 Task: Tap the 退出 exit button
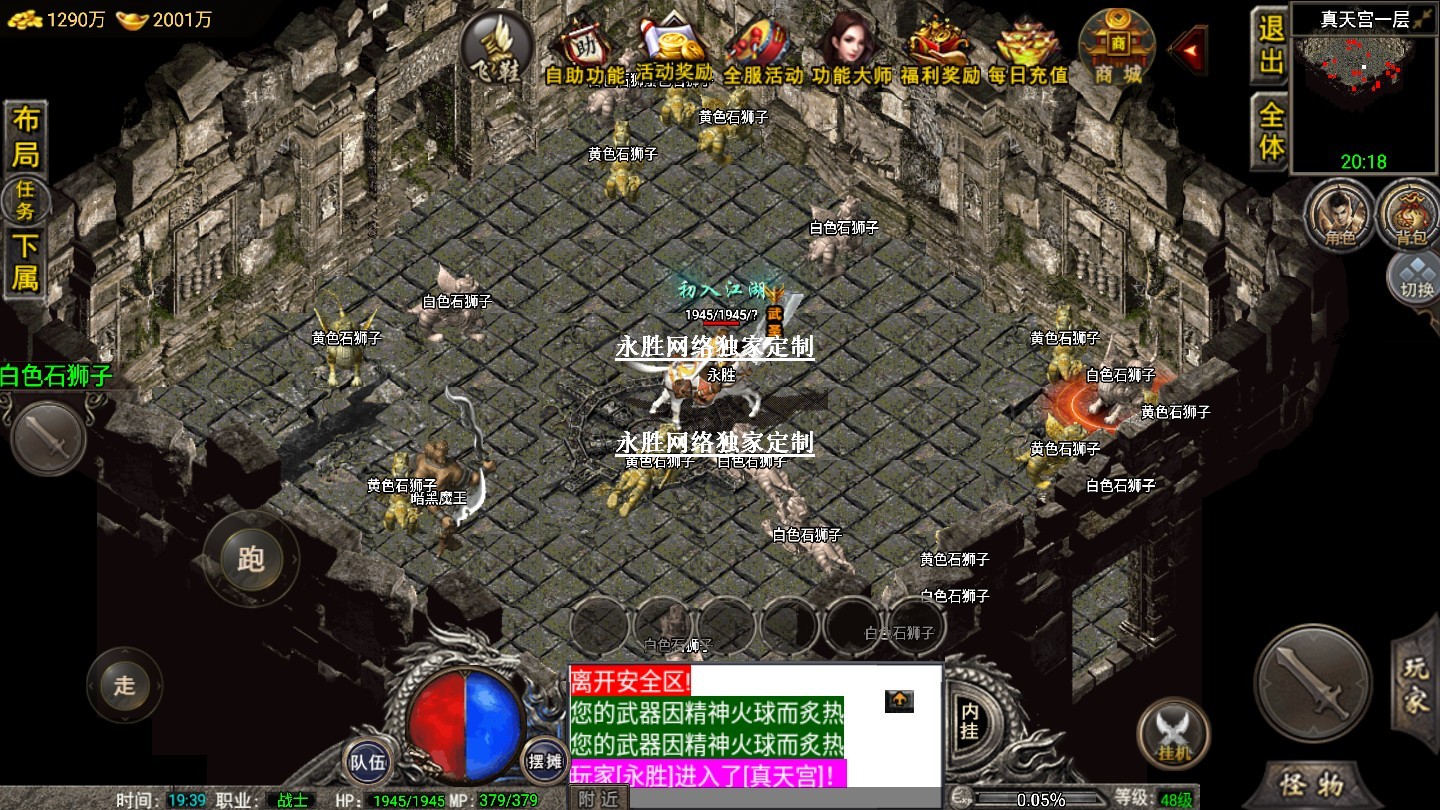1270,46
